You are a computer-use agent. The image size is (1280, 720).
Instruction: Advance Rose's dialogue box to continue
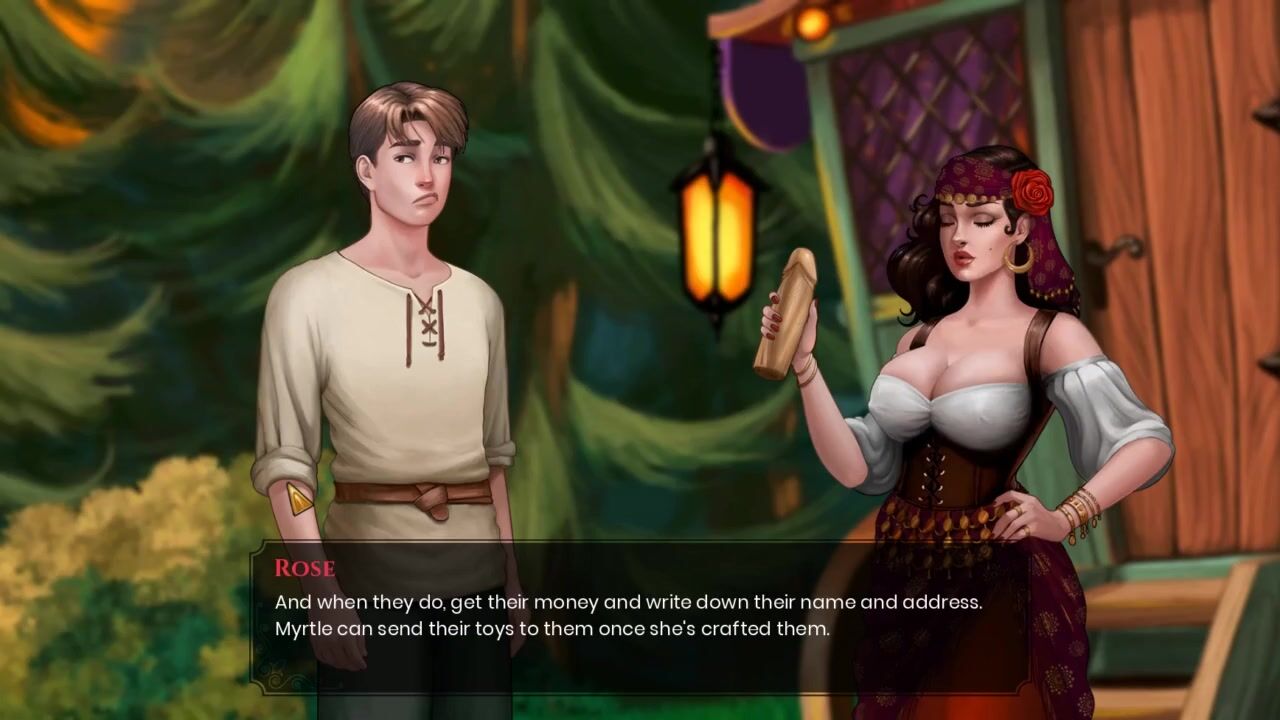click(x=640, y=617)
